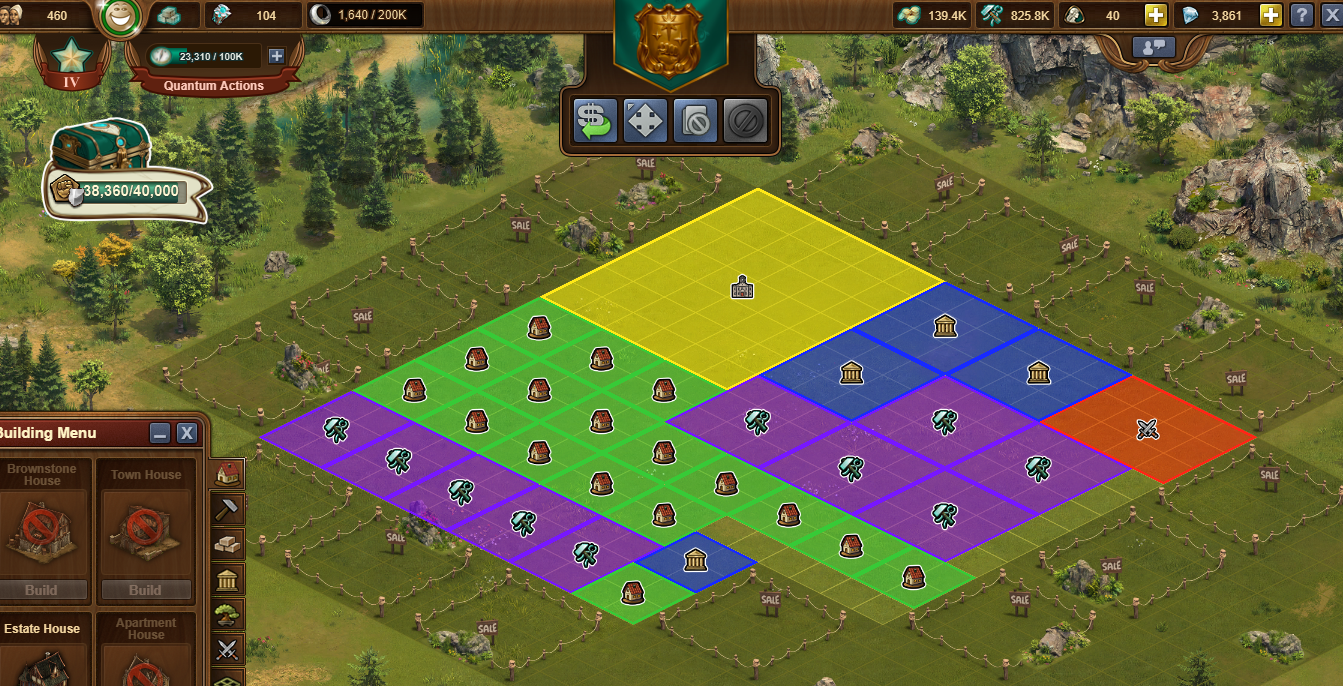The width and height of the screenshot is (1343, 686).
Task: Activate the sell building dollar tool
Action: tap(594, 121)
